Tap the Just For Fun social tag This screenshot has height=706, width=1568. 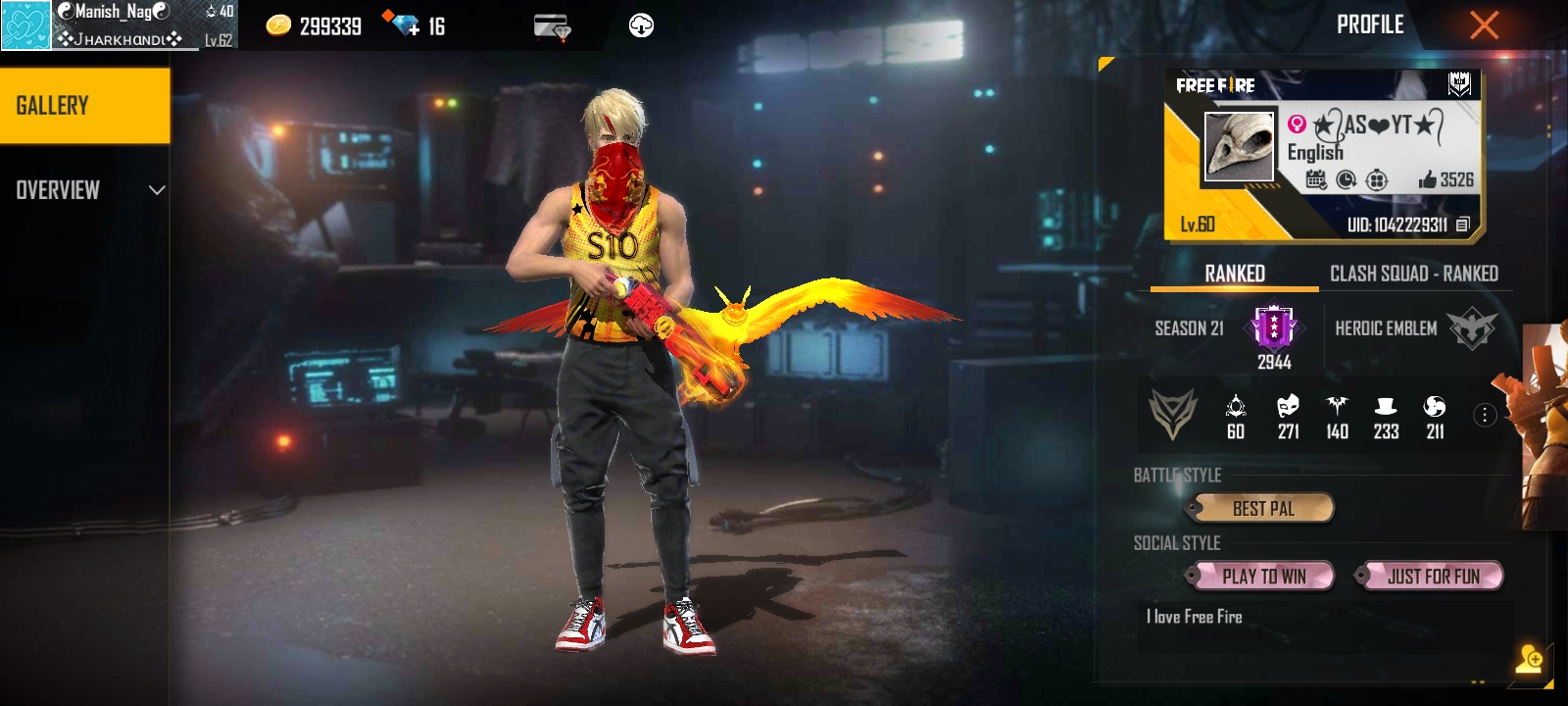(x=1431, y=577)
